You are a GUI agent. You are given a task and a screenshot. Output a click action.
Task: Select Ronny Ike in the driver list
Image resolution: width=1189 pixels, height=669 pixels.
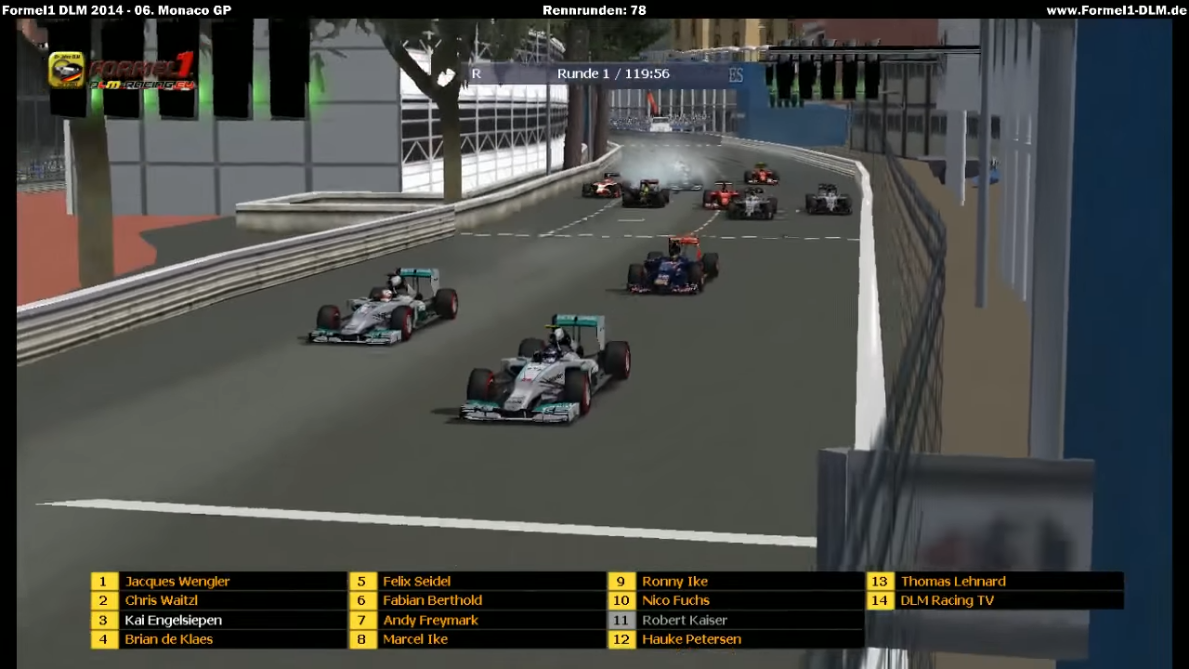tap(674, 581)
